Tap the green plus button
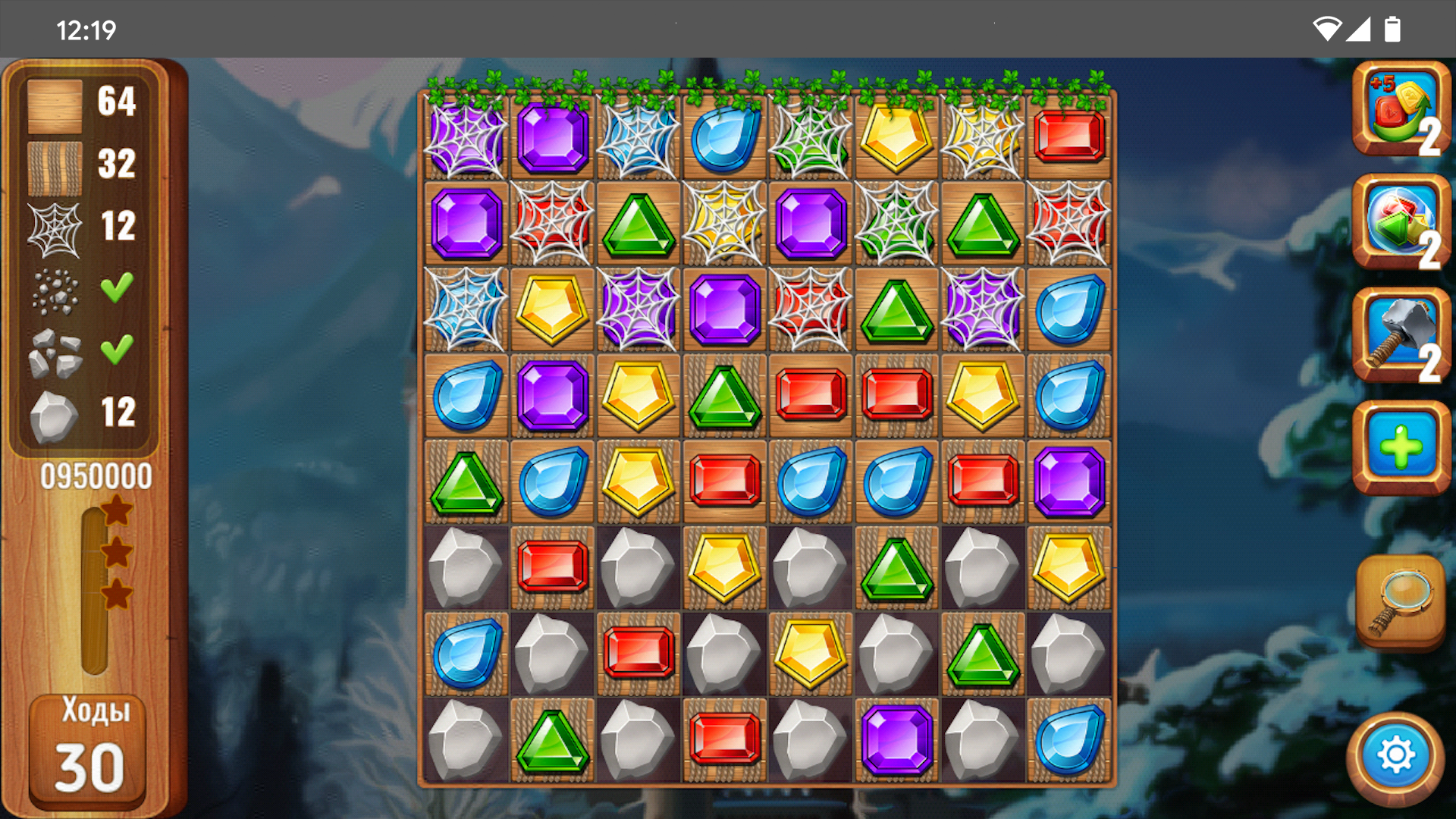This screenshot has width=1456, height=819. point(1400,447)
